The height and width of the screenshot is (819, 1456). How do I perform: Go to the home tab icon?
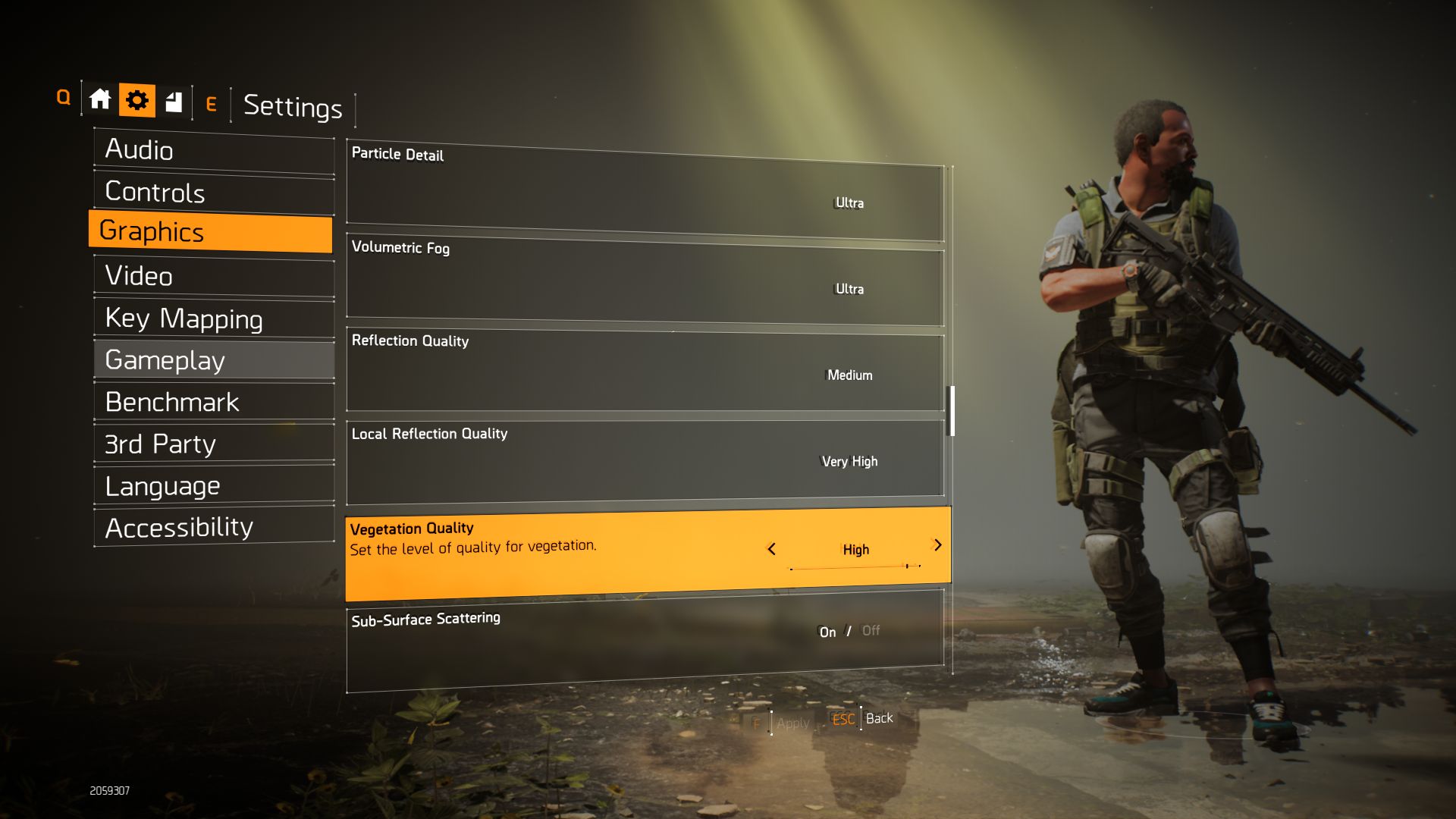100,100
